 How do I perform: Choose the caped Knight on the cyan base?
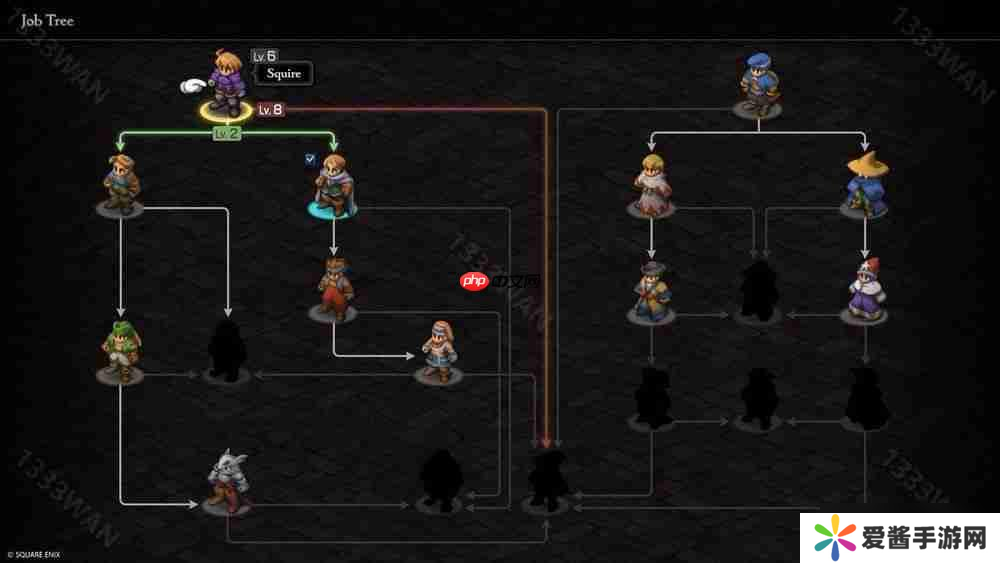tap(332, 185)
